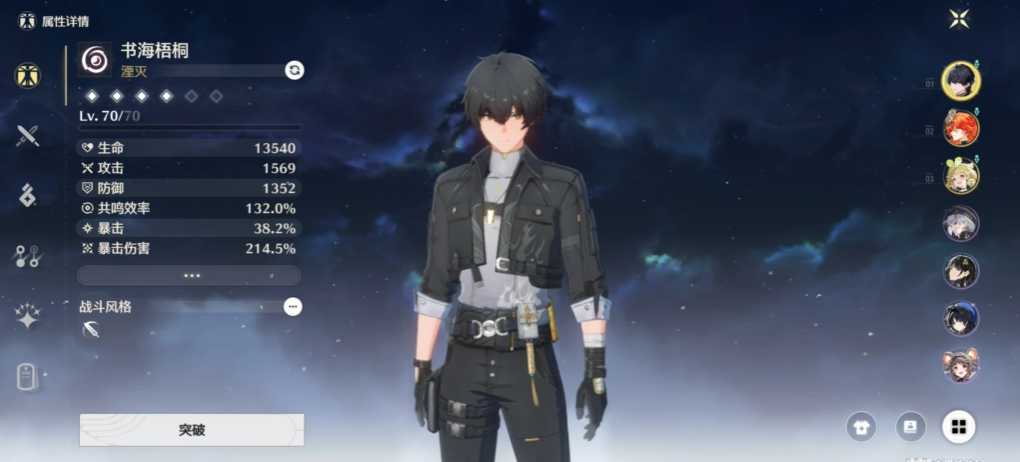Switch to the red-haired character in slot 02
The image size is (1020, 462).
pyautogui.click(x=961, y=128)
